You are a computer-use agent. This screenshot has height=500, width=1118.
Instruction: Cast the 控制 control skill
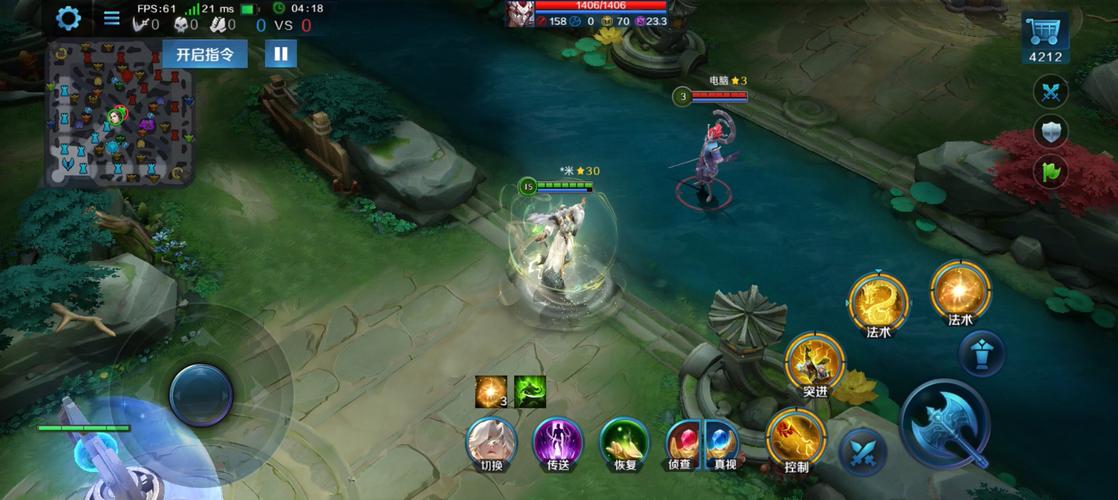coord(796,438)
